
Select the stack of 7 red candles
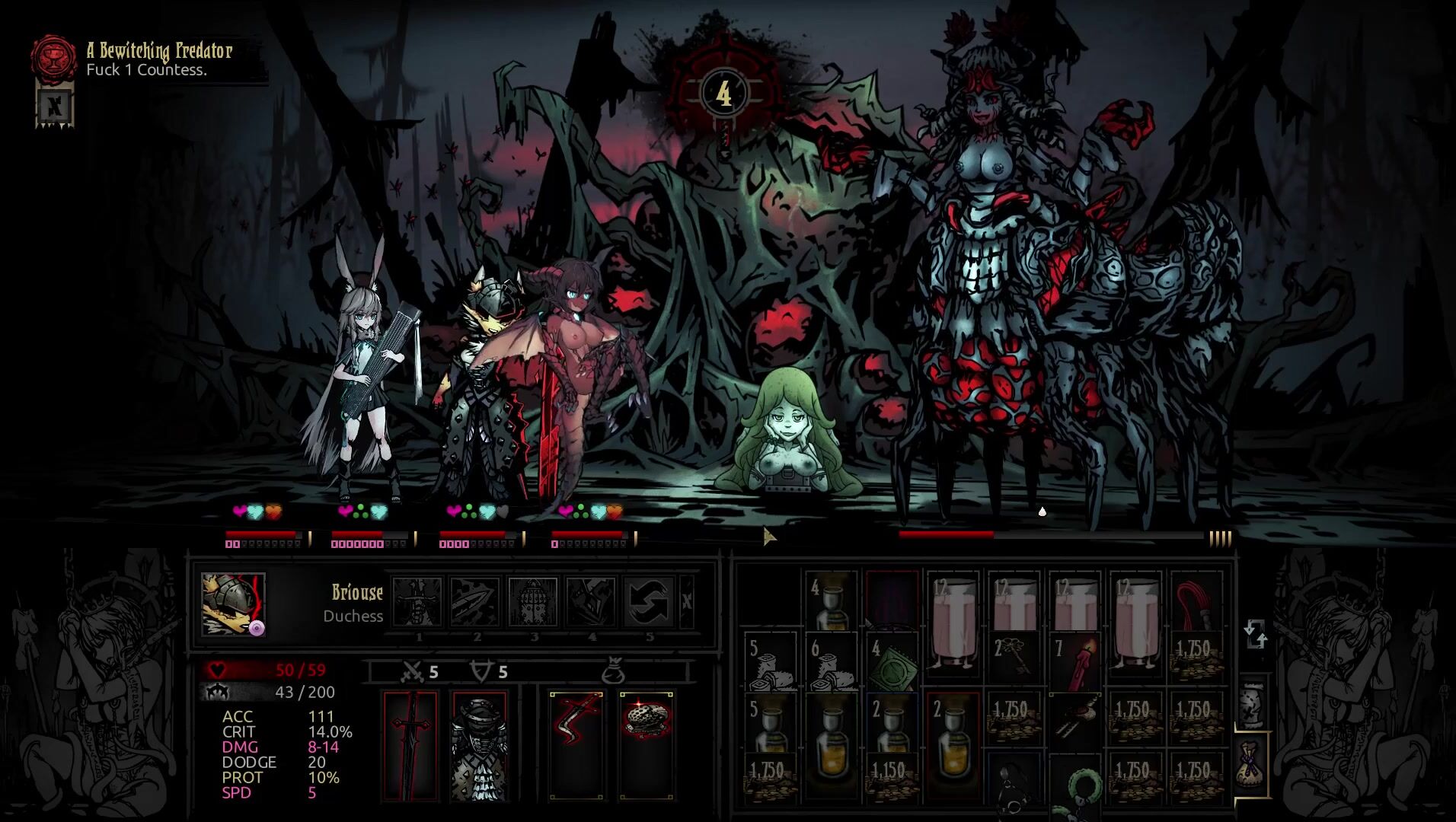pyautogui.click(x=1074, y=660)
